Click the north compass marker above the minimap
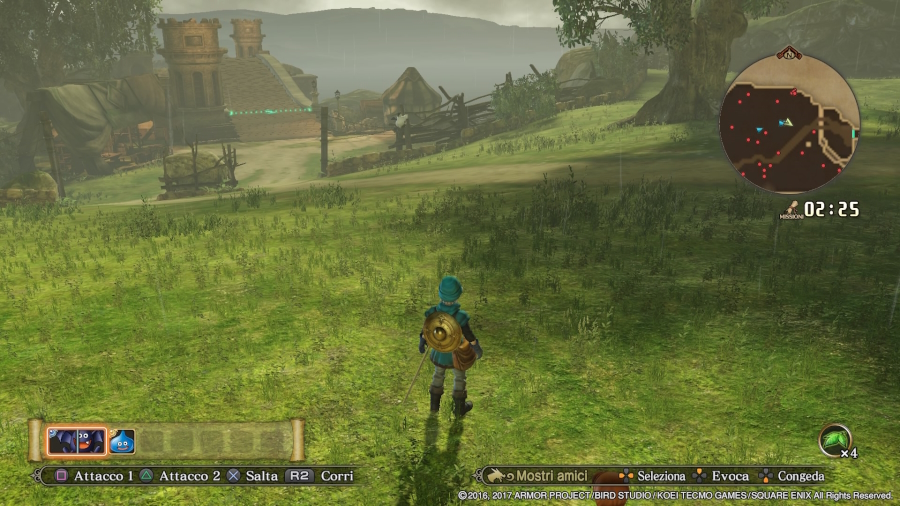900x506 pixels. pos(789,53)
